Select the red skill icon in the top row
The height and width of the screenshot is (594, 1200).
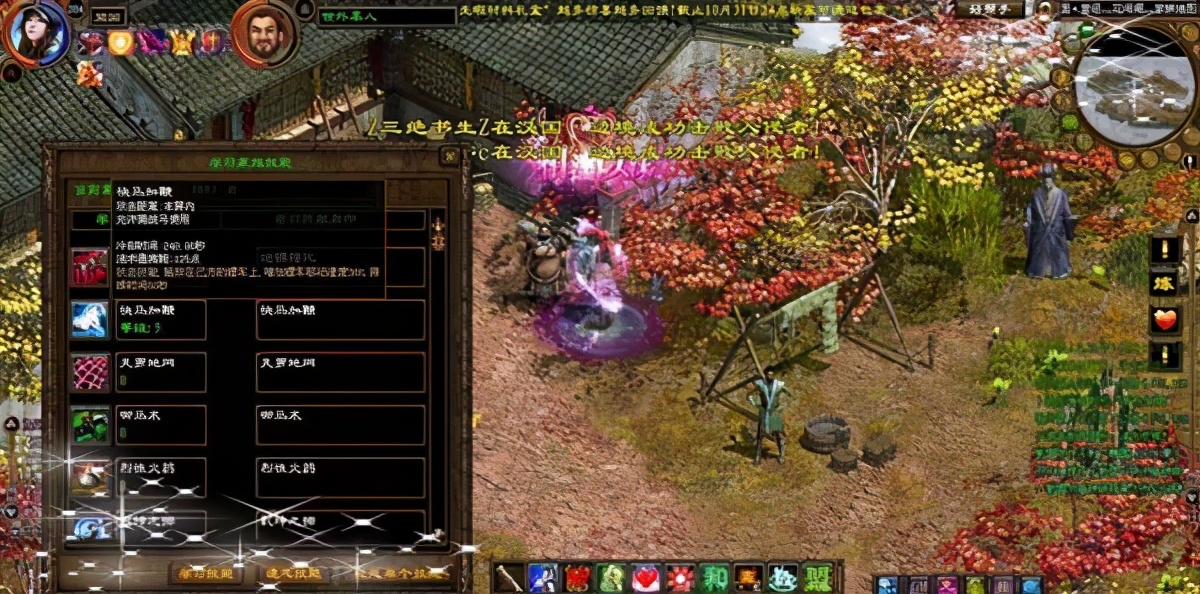[x=89, y=267]
